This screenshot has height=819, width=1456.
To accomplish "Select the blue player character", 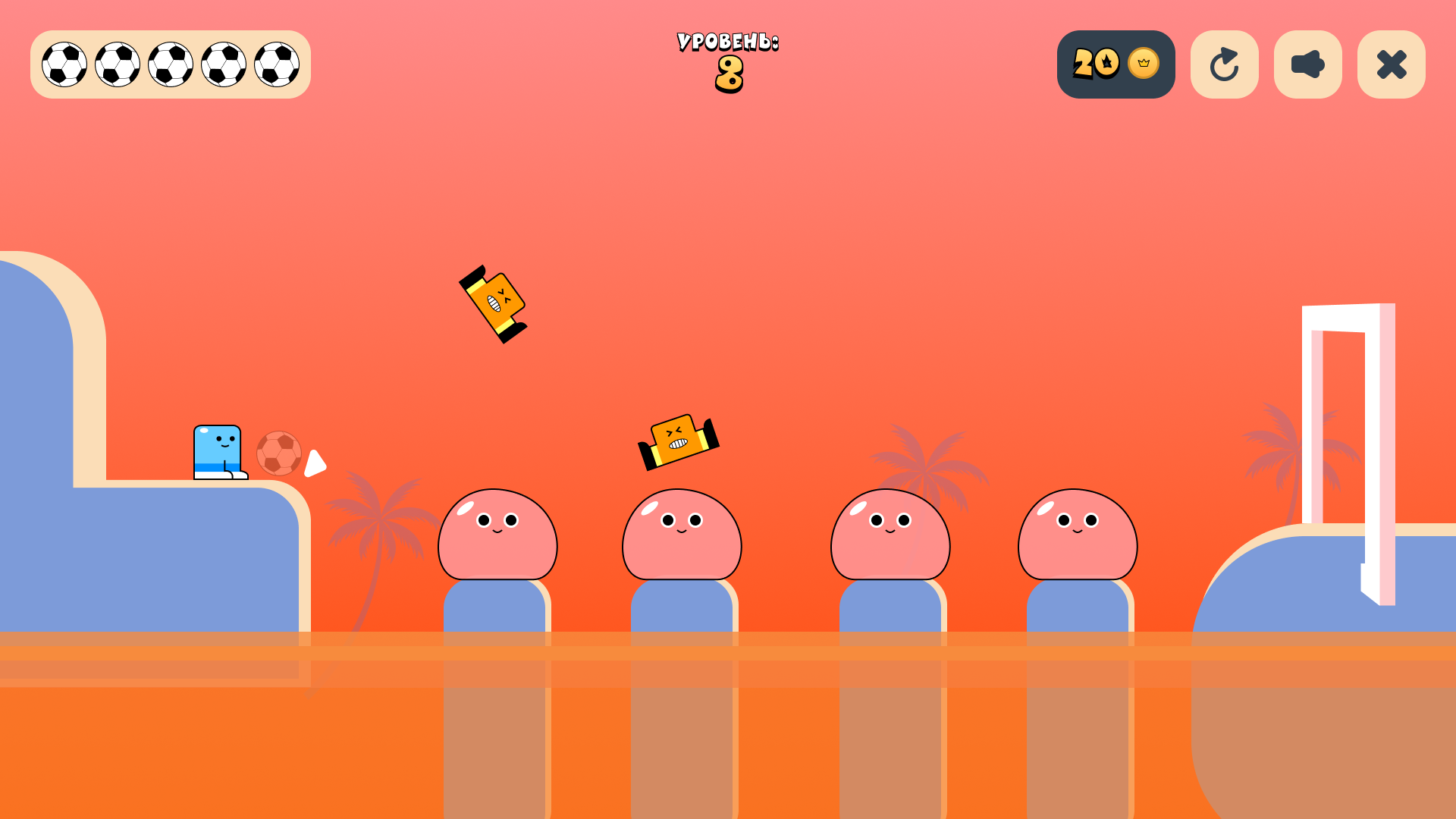I will coord(216,451).
